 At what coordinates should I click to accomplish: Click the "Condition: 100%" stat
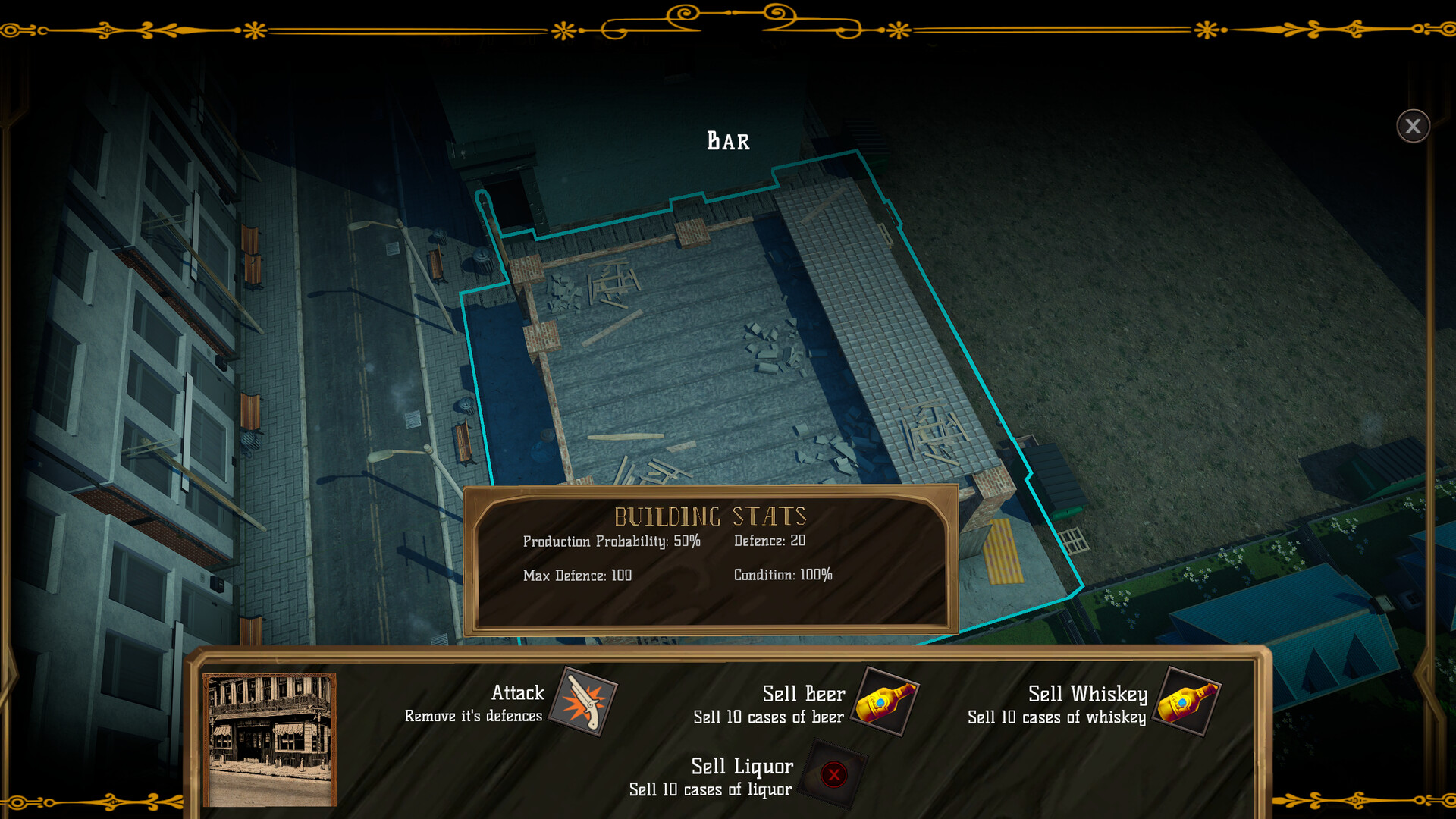coord(783,576)
